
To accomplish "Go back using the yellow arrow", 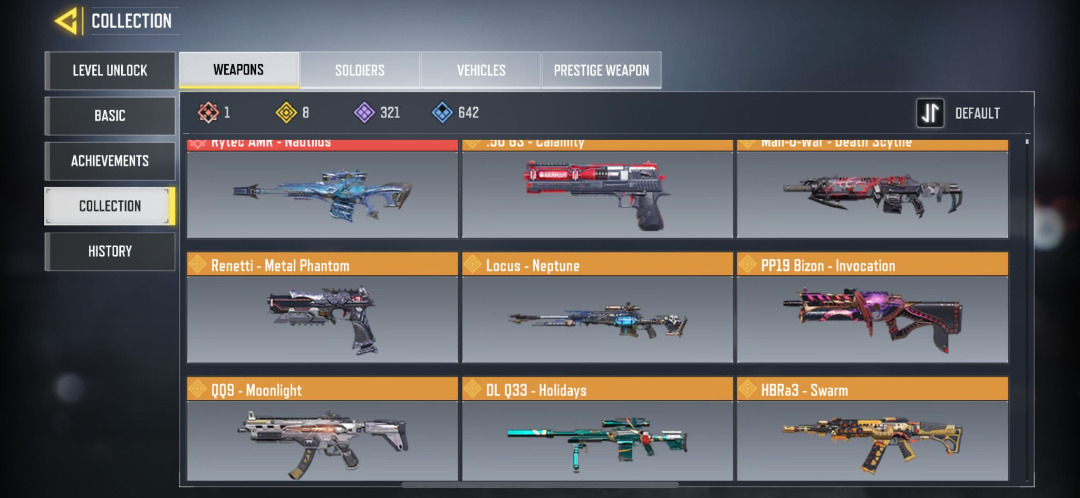I will point(68,20).
